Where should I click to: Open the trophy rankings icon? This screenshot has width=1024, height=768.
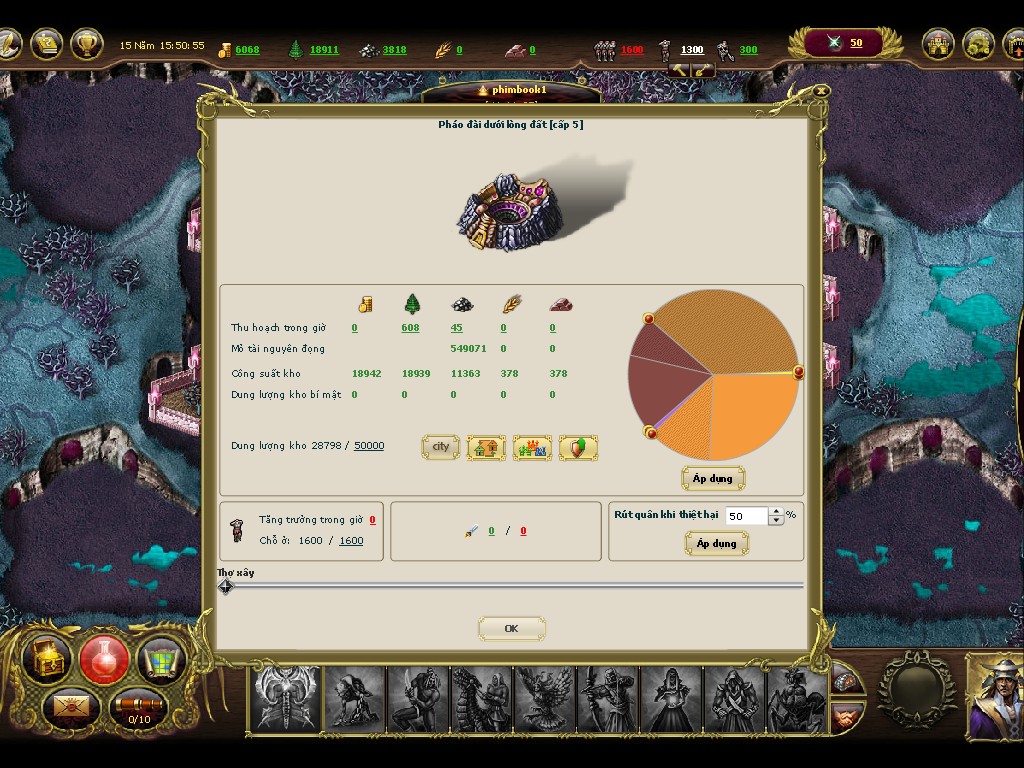click(88, 43)
